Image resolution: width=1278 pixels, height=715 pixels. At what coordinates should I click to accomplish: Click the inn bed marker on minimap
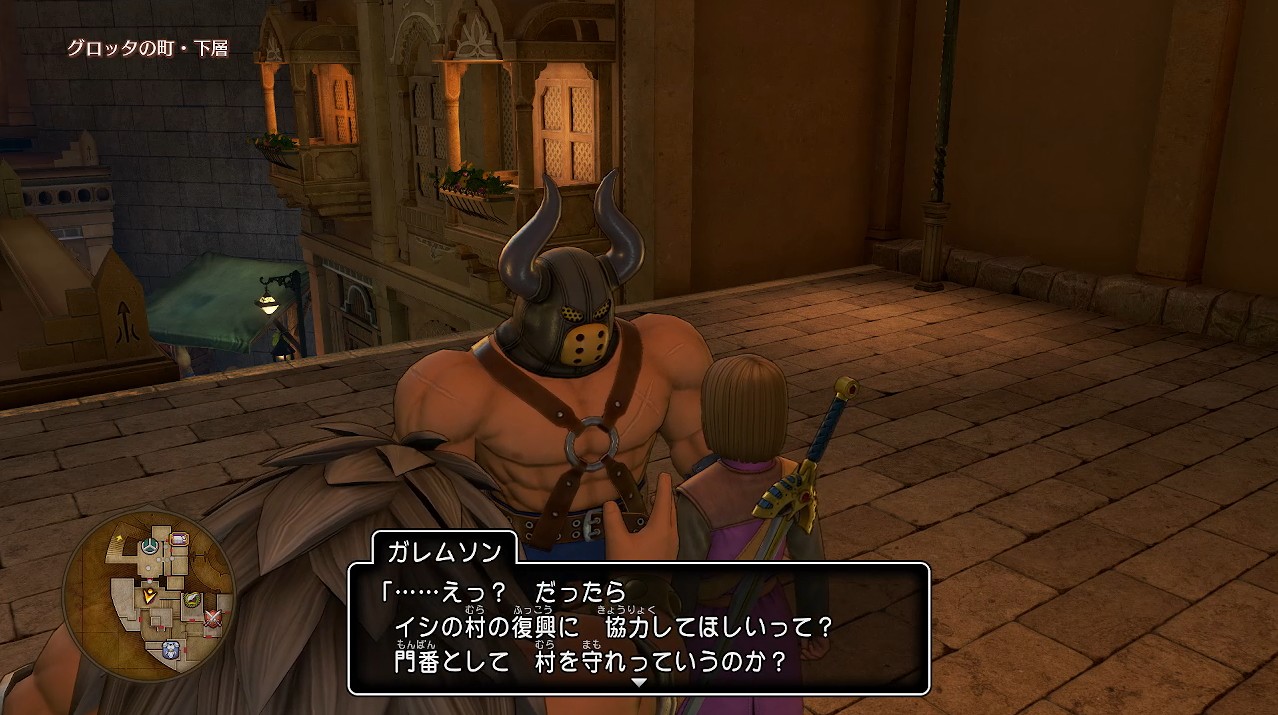(x=179, y=540)
